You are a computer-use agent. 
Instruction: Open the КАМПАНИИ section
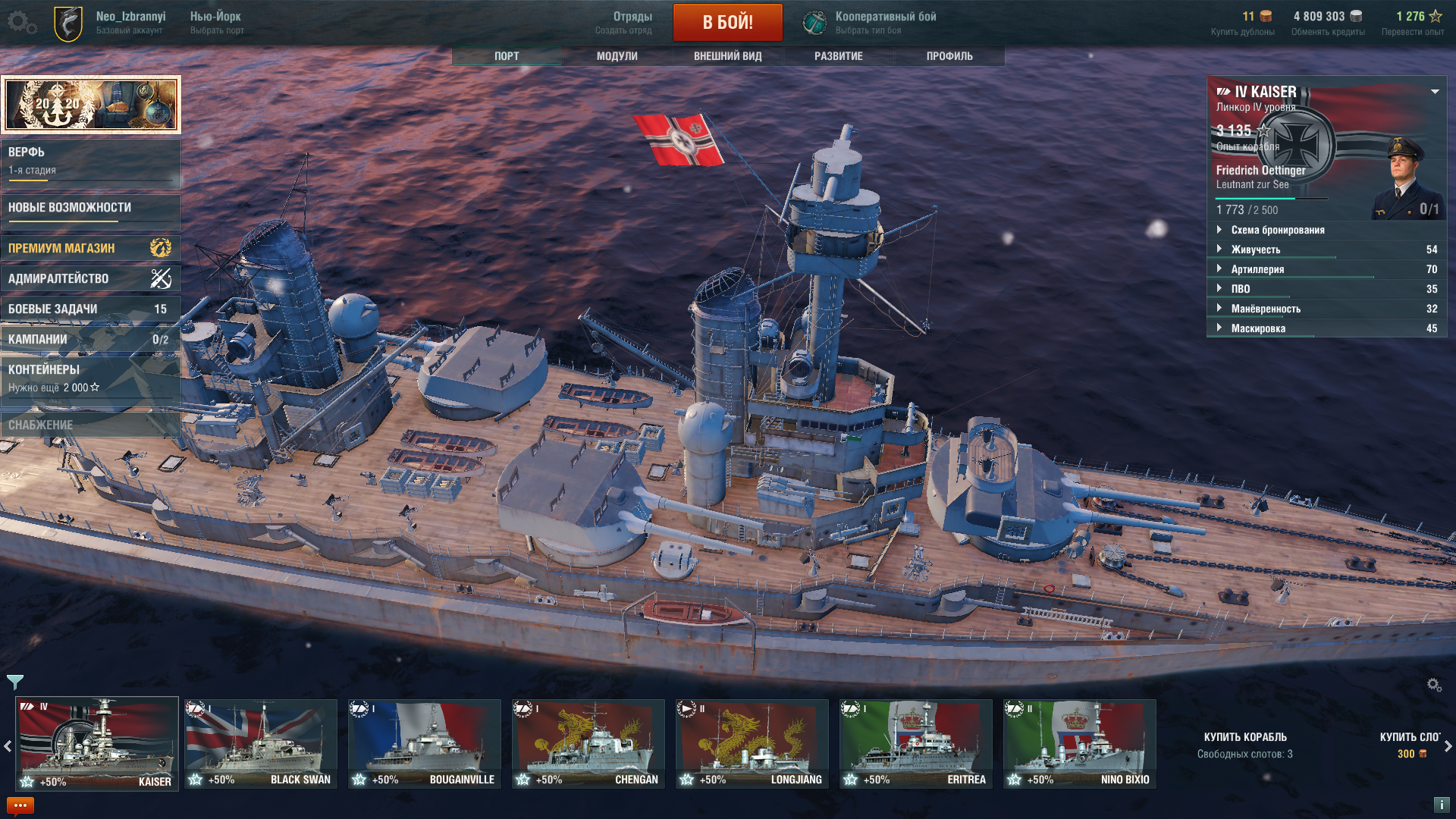click(x=90, y=339)
